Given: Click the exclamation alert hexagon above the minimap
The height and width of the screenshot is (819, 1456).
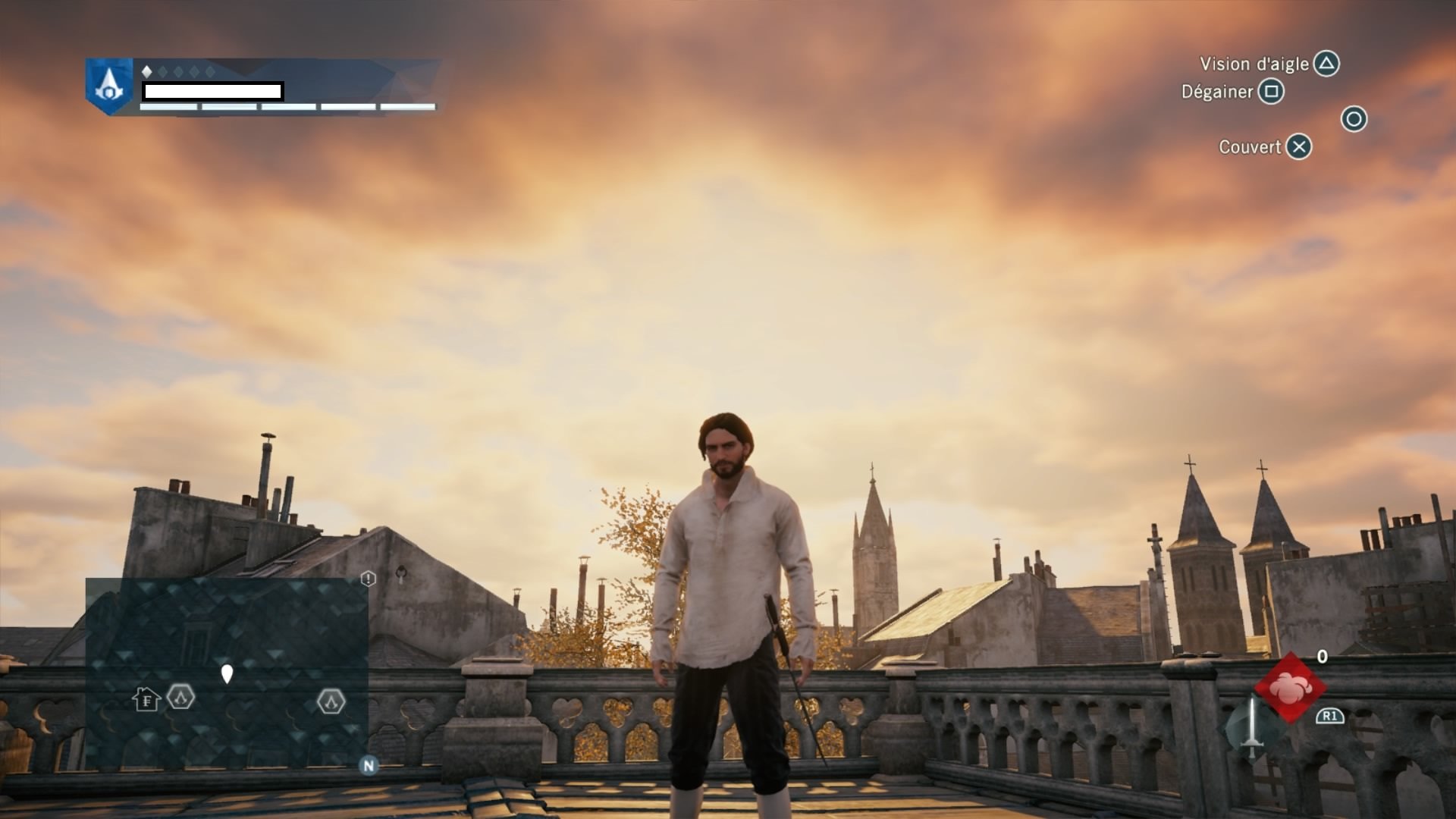Looking at the screenshot, I should click(368, 579).
